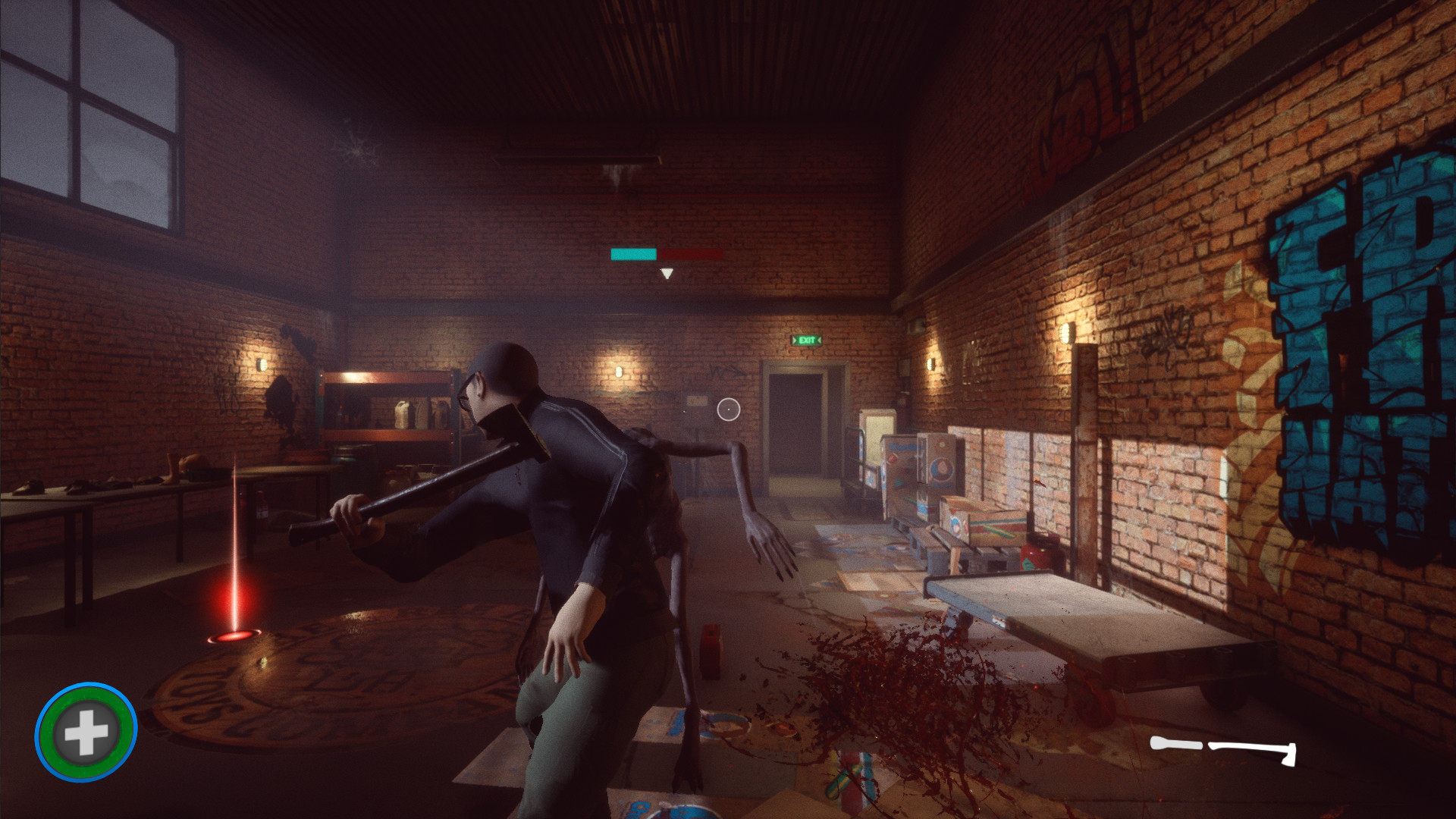Click the green medkit plus icon
This screenshot has width=1456, height=819.
86,733
